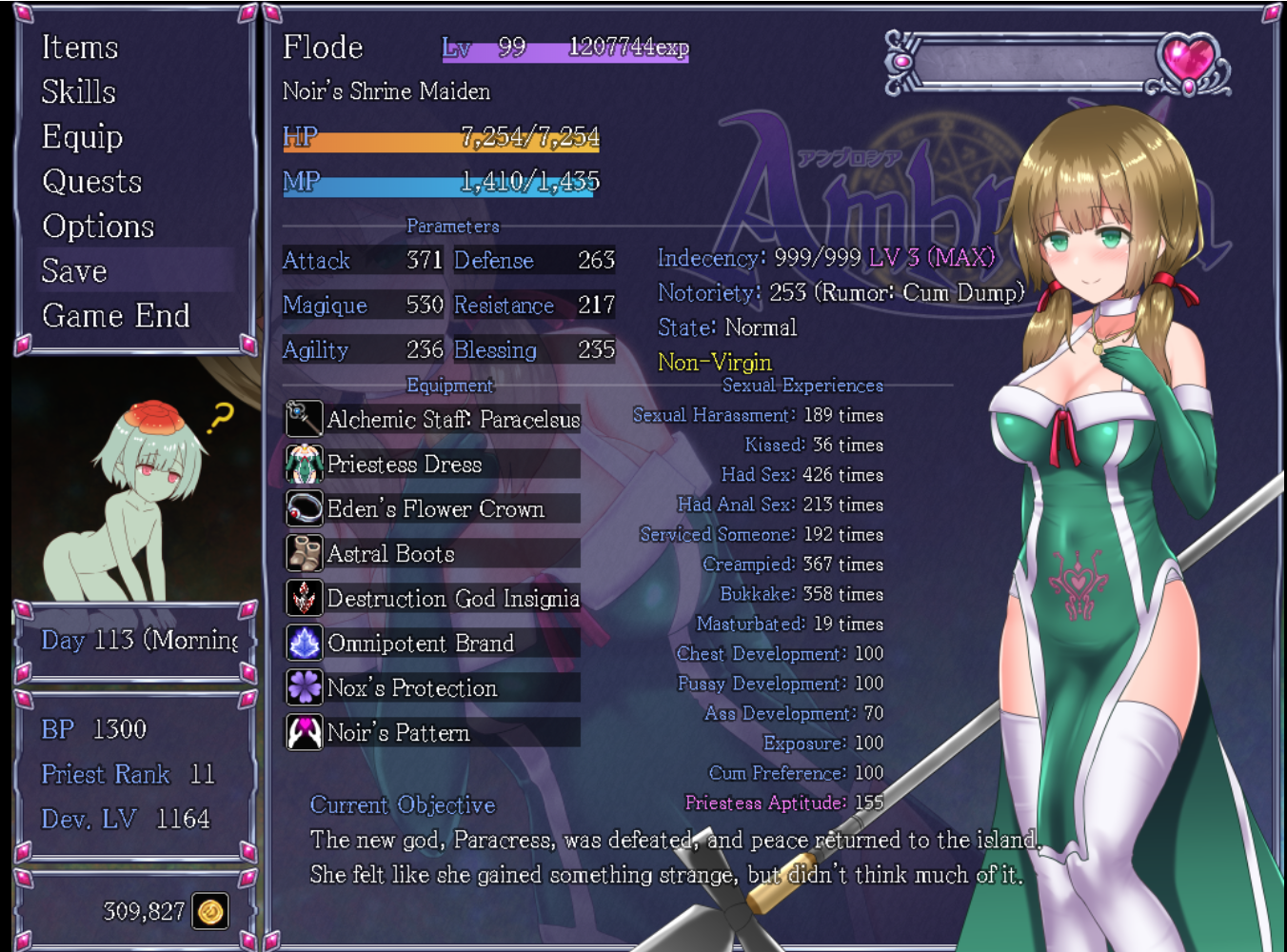Viewport: 1287px width, 952px height.
Task: Select Save to save the game
Action: 74,271
